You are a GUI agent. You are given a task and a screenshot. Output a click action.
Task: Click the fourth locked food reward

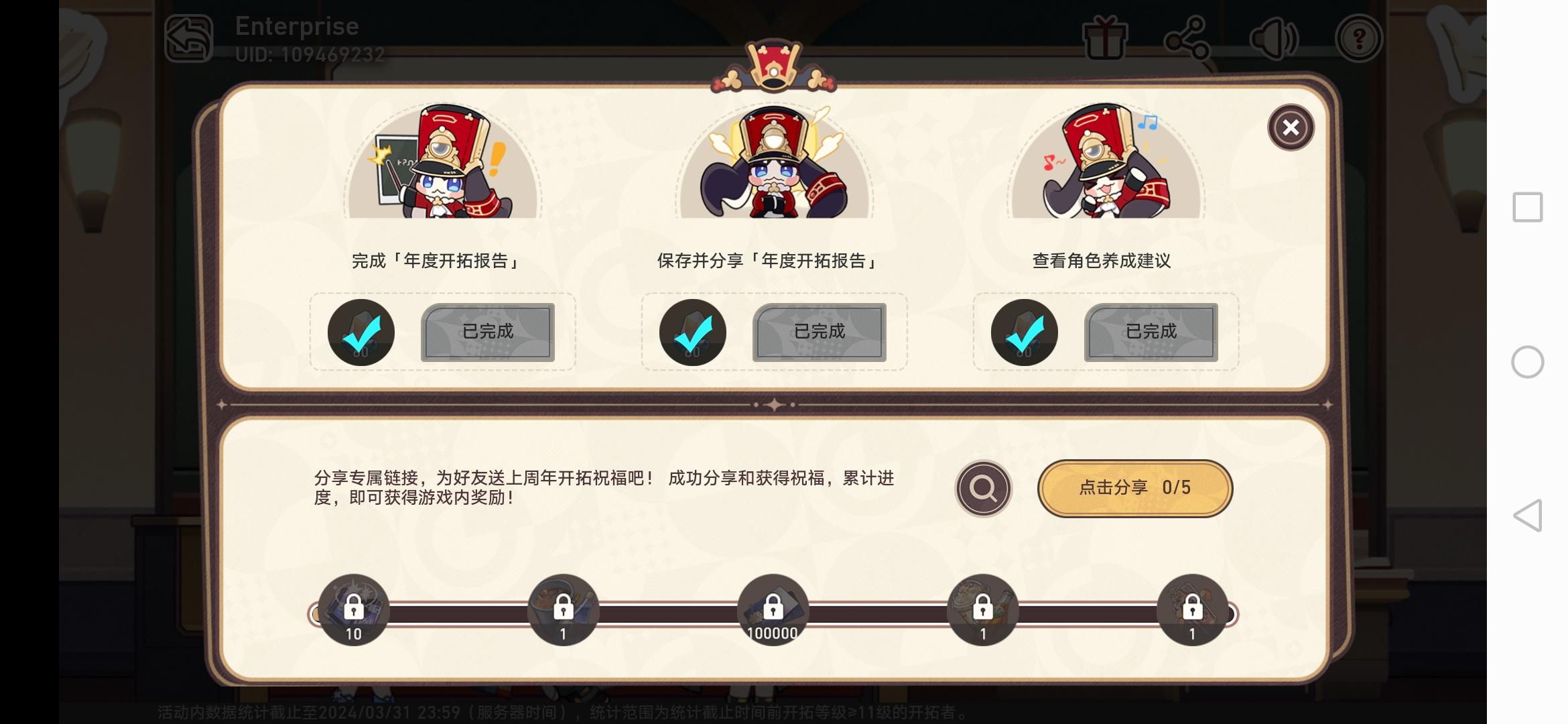[x=982, y=609]
